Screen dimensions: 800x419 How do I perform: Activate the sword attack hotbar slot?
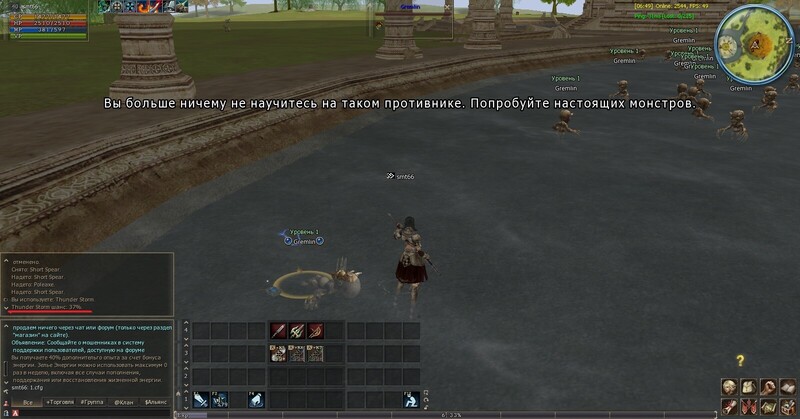[202, 399]
